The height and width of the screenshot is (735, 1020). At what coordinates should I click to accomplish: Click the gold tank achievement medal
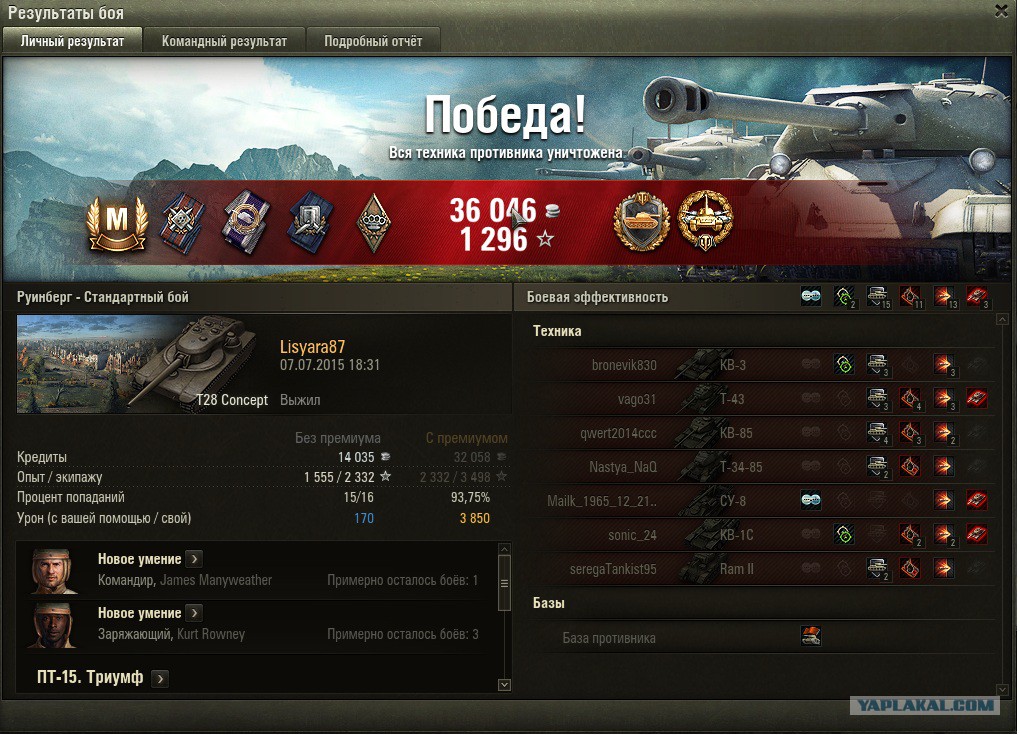641,222
